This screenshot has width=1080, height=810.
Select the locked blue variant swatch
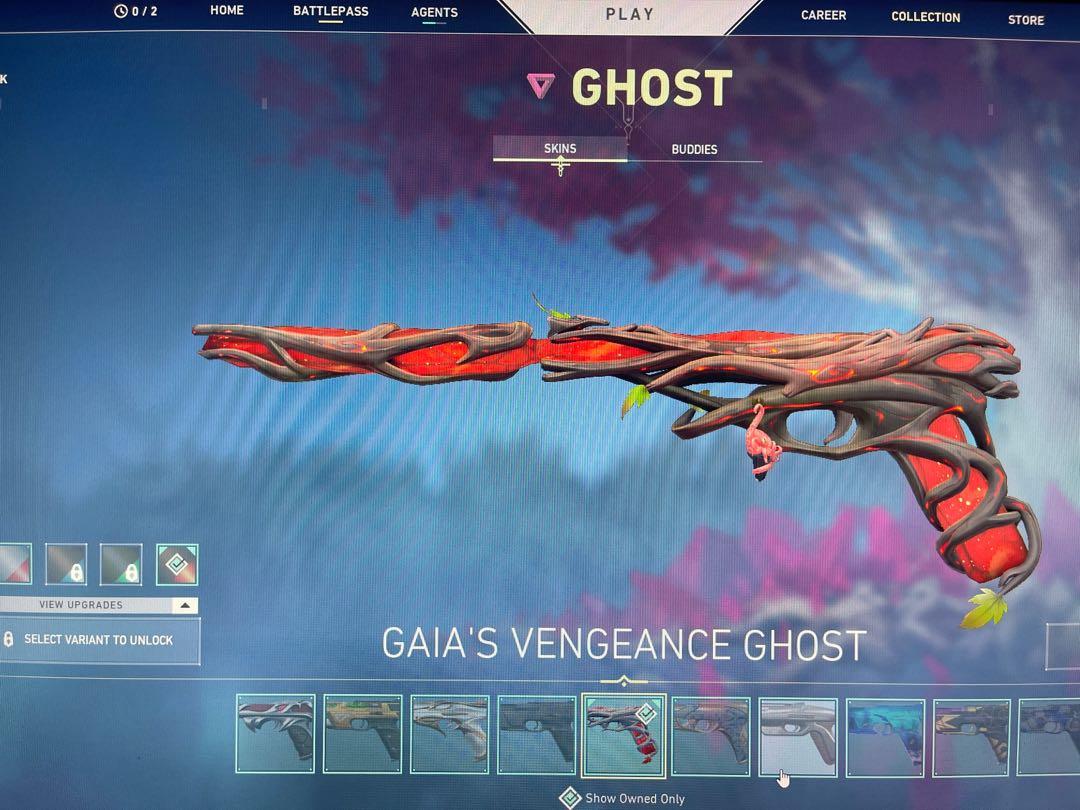pos(66,565)
